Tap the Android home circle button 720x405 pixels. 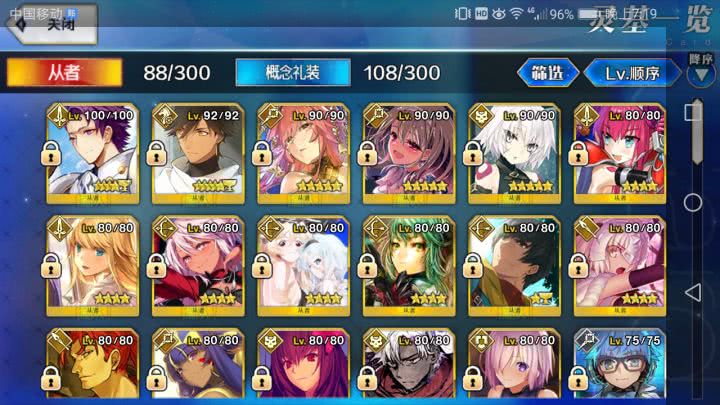coord(693,202)
